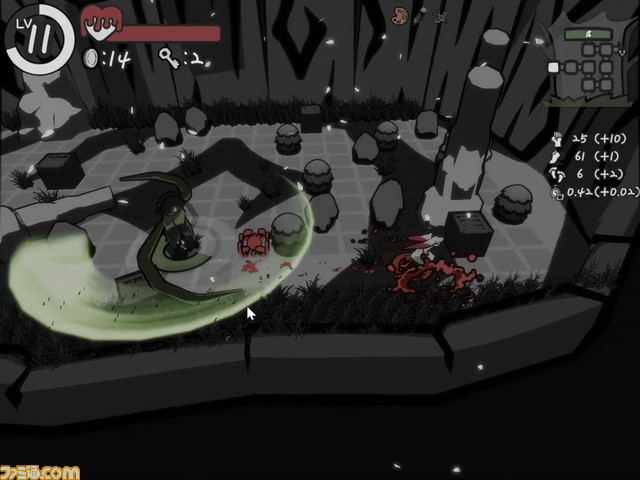The width and height of the screenshot is (640, 480).
Task: Select the paintbrush item icon
Action: coord(420,15)
